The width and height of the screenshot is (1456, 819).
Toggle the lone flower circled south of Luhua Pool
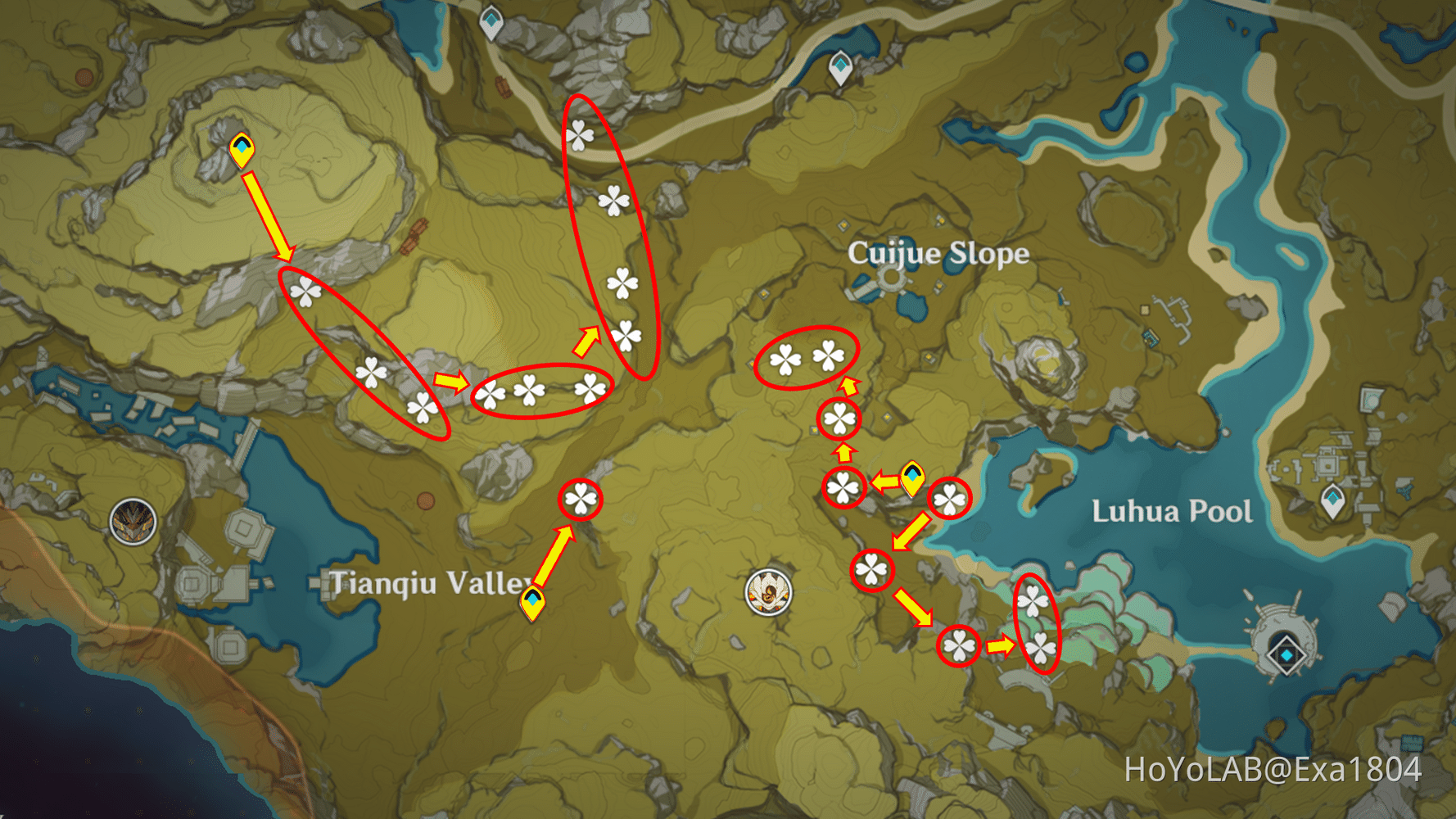[959, 645]
